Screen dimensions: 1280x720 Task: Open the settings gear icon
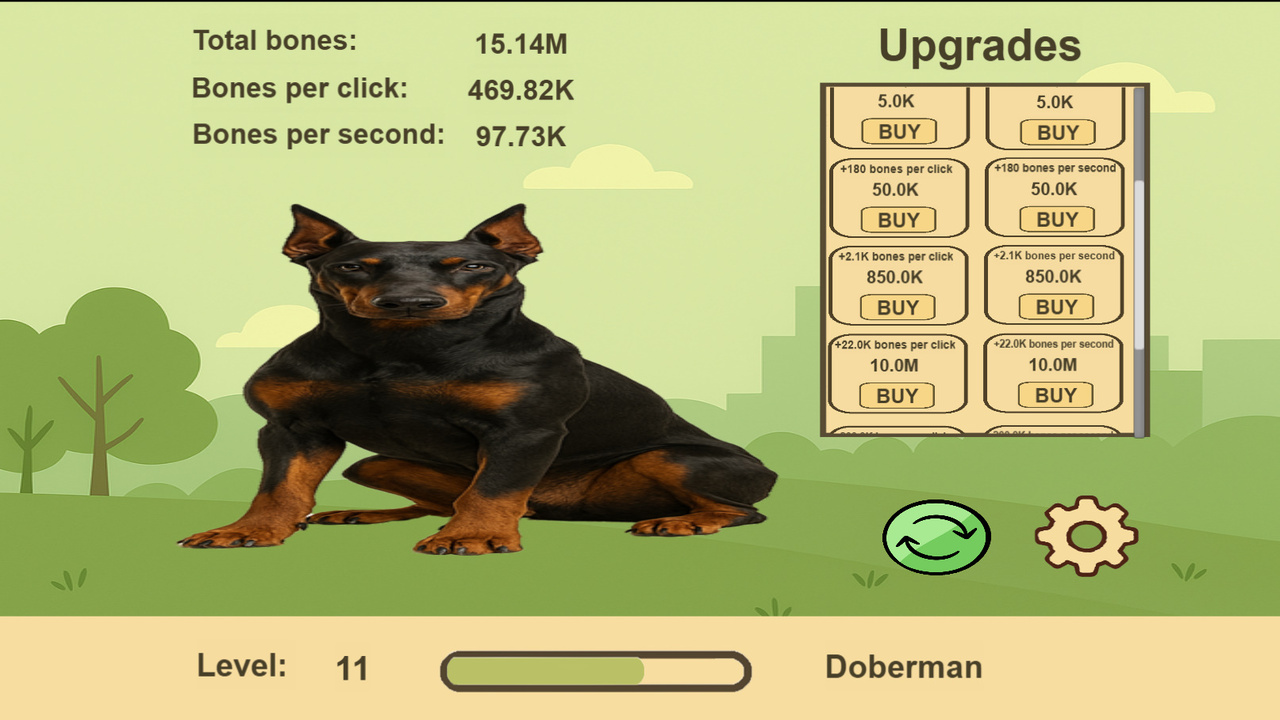pos(1086,535)
